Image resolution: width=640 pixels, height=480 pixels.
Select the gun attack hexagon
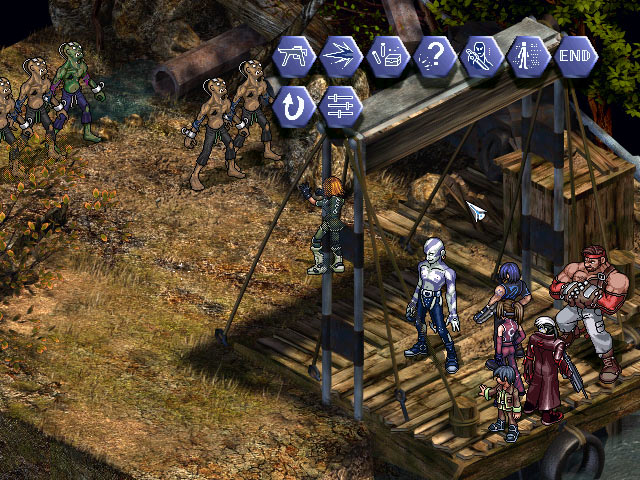(293, 53)
